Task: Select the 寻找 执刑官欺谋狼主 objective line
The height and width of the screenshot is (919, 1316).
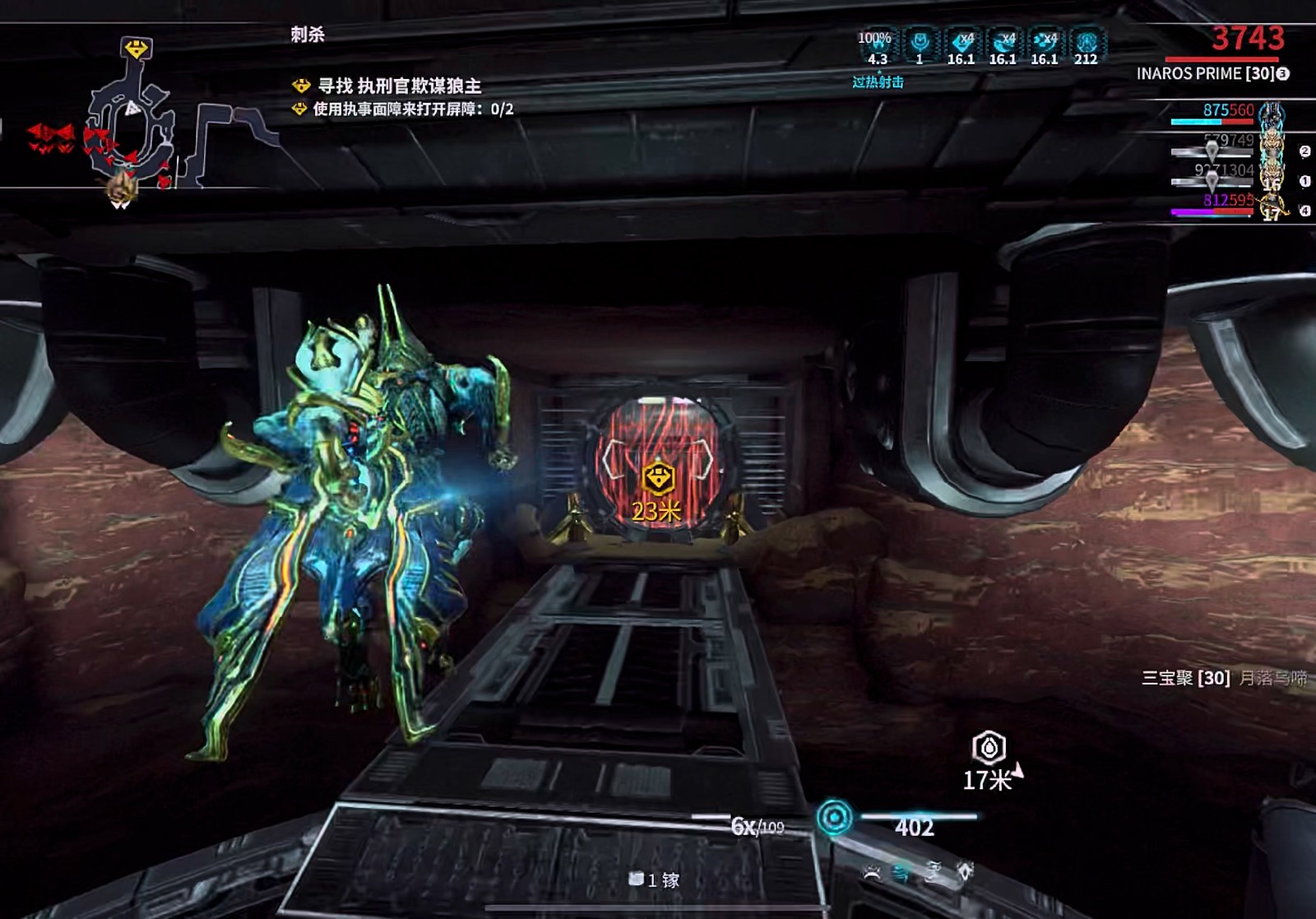Action: [399, 86]
